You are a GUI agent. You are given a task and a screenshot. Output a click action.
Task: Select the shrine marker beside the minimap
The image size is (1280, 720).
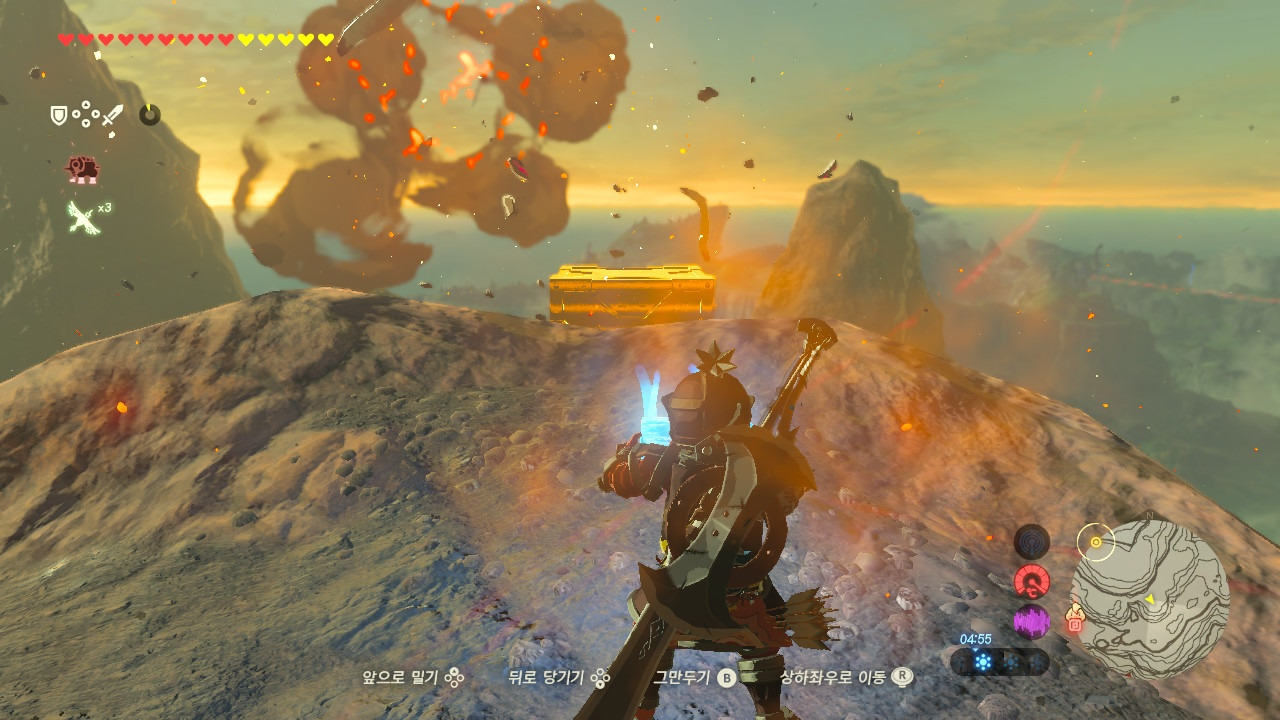click(x=1075, y=618)
